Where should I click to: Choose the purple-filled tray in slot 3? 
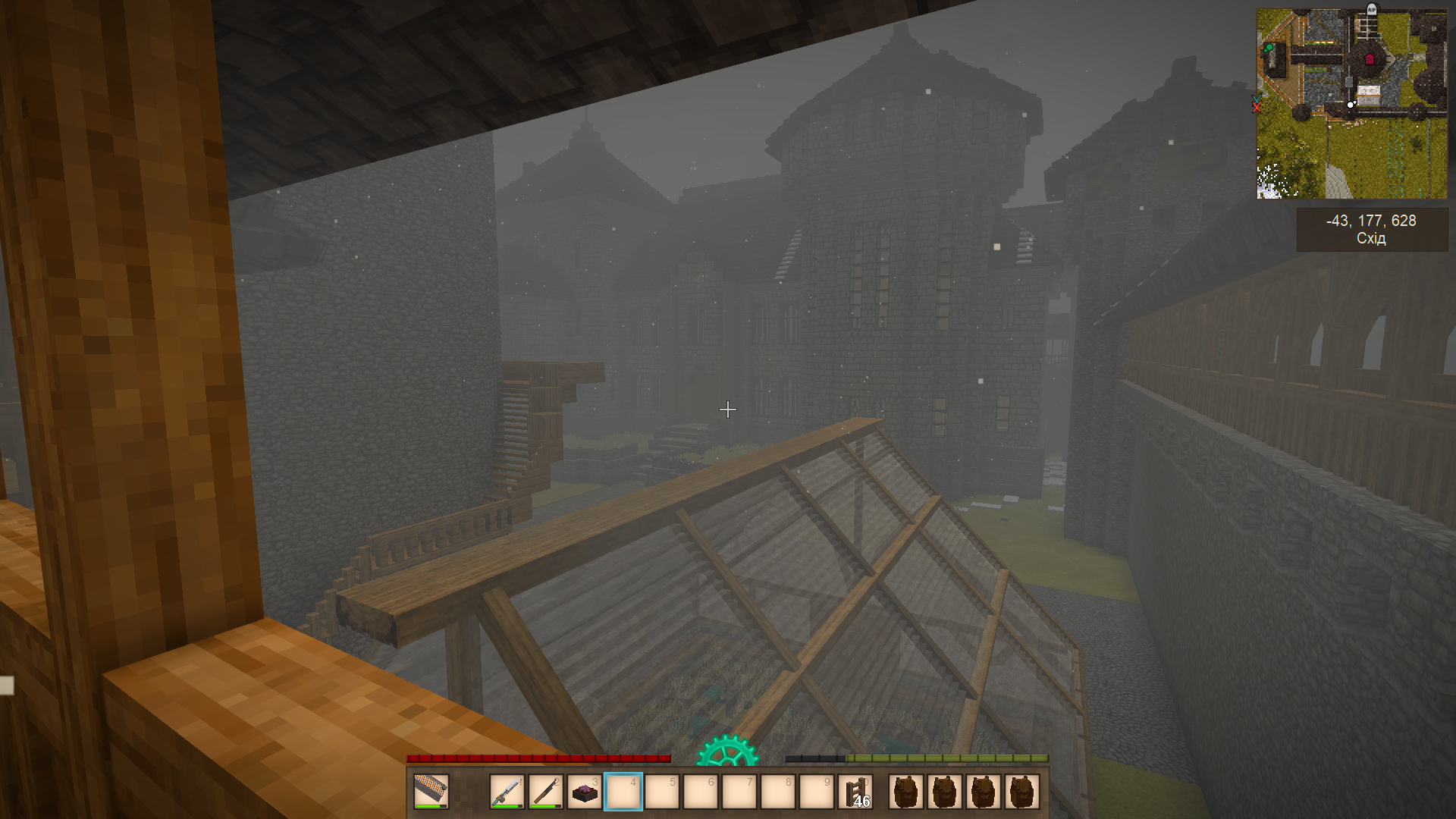click(x=585, y=792)
